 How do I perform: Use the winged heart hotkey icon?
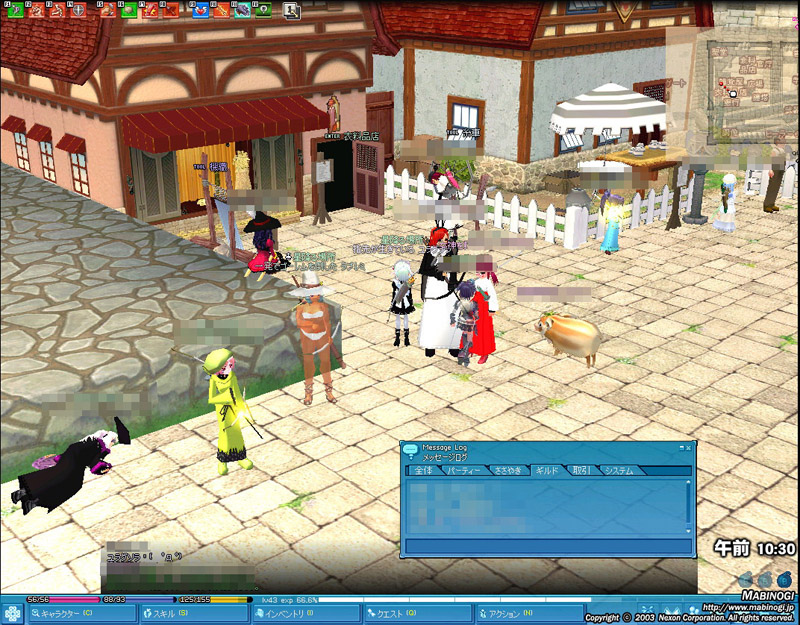click(199, 10)
